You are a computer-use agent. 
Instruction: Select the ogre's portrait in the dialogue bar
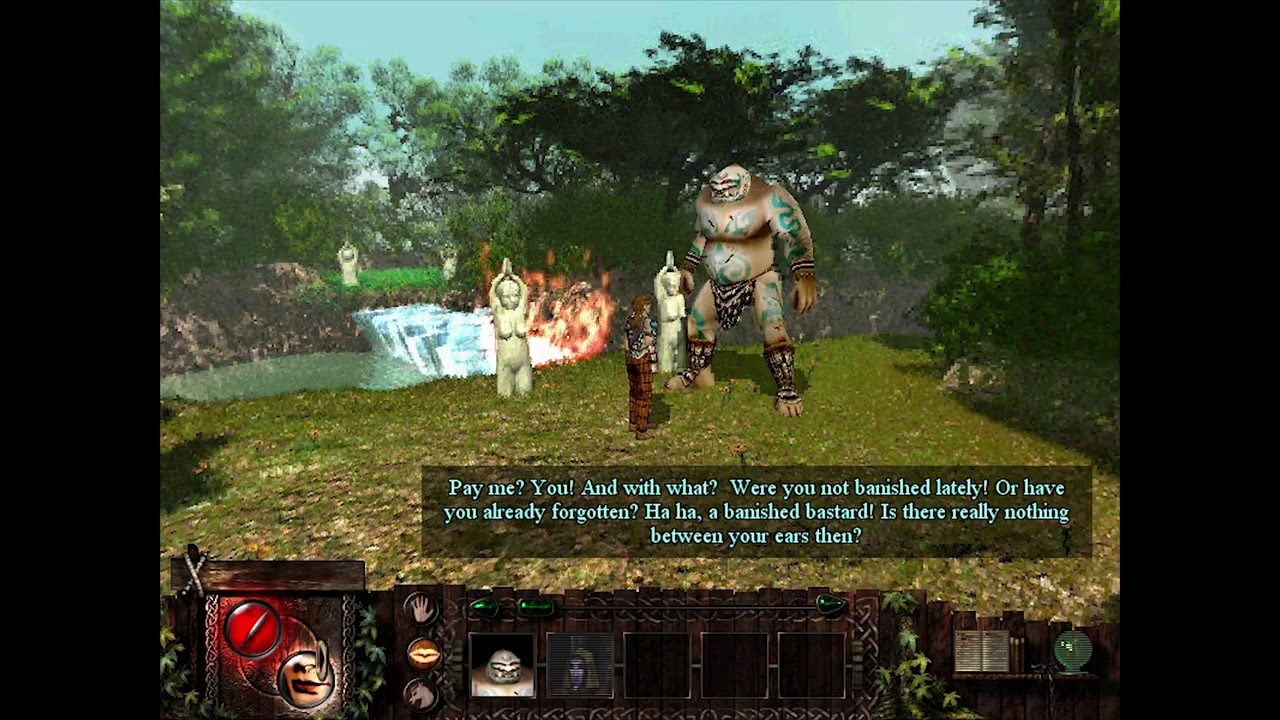tap(503, 665)
